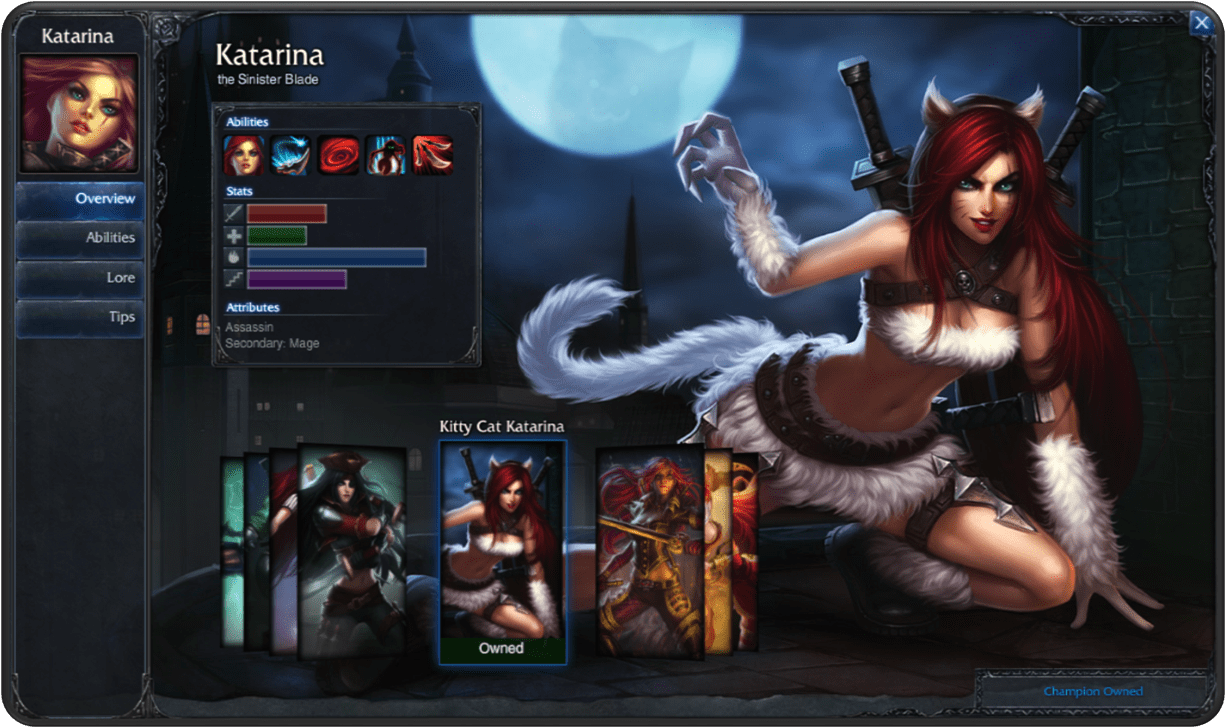
Task: Choose the shadowy figure ability icon
Action: click(385, 156)
